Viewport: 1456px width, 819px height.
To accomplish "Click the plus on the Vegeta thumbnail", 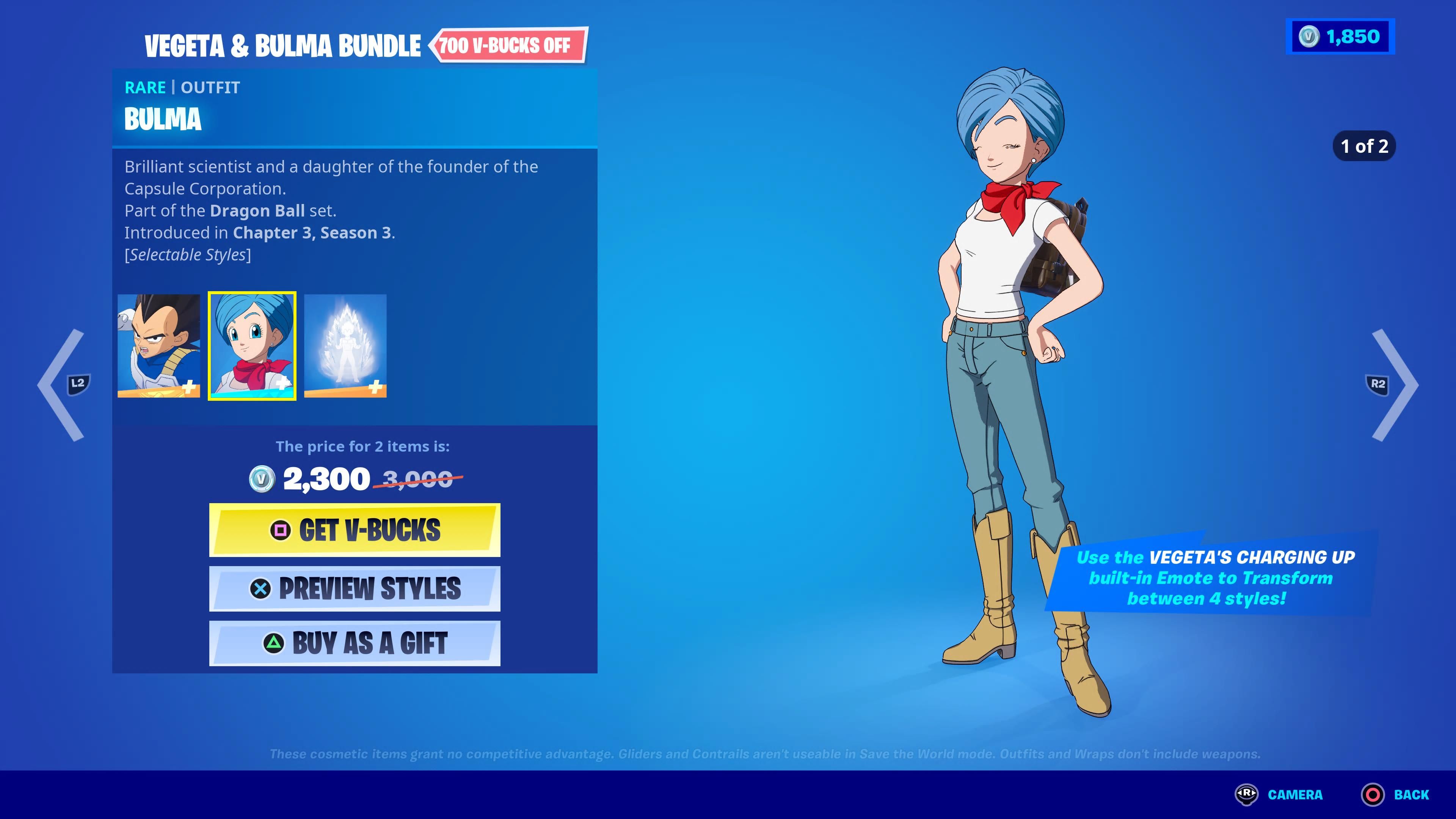I will [x=190, y=387].
